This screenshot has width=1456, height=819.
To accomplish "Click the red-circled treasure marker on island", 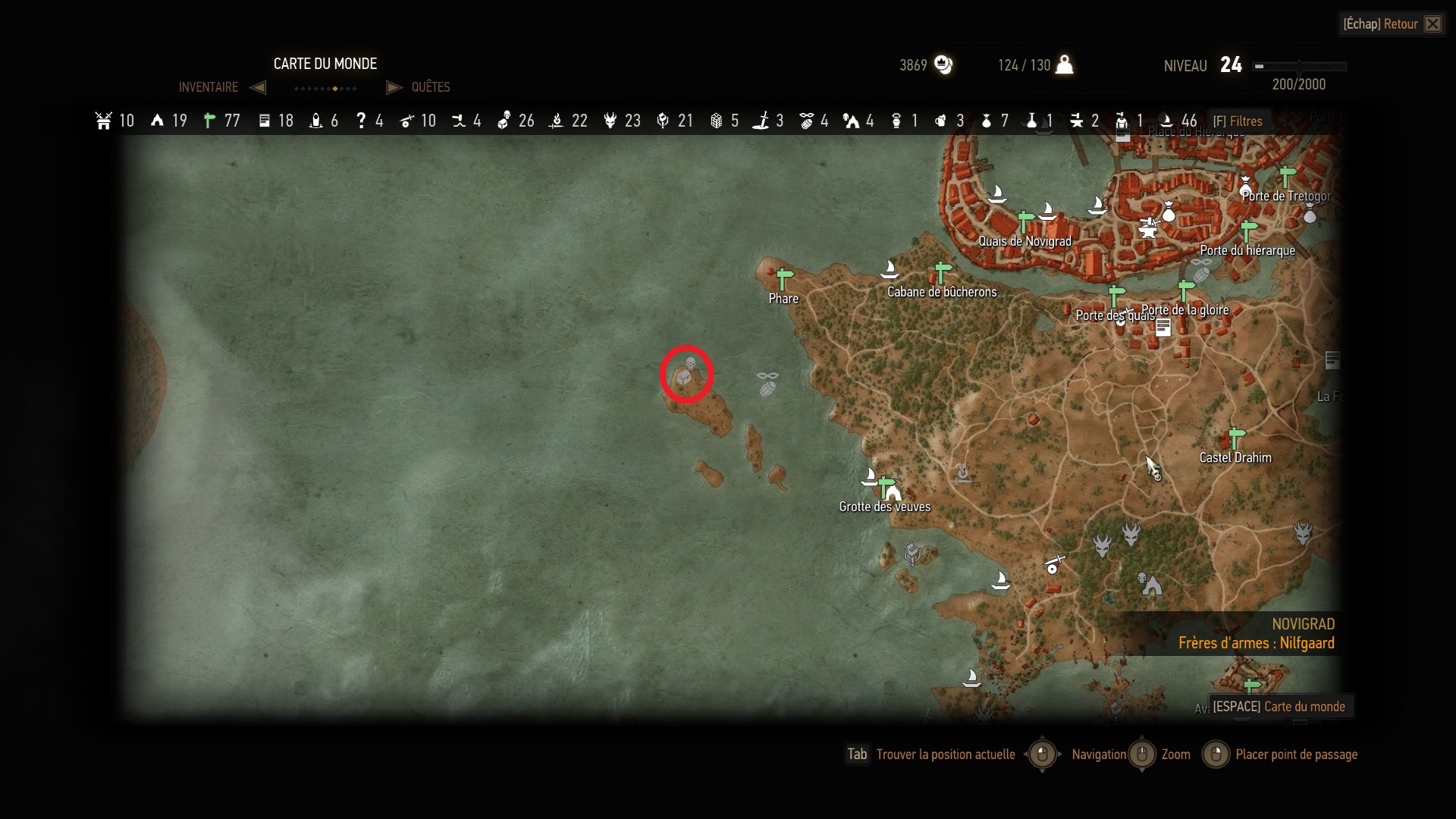I will pyautogui.click(x=685, y=375).
